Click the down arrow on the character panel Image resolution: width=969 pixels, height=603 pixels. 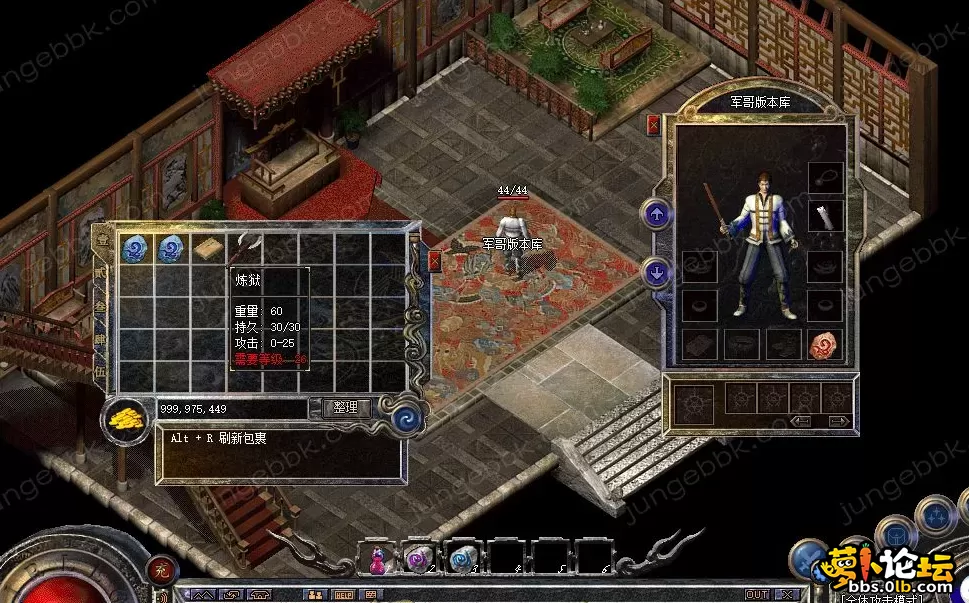tap(657, 271)
